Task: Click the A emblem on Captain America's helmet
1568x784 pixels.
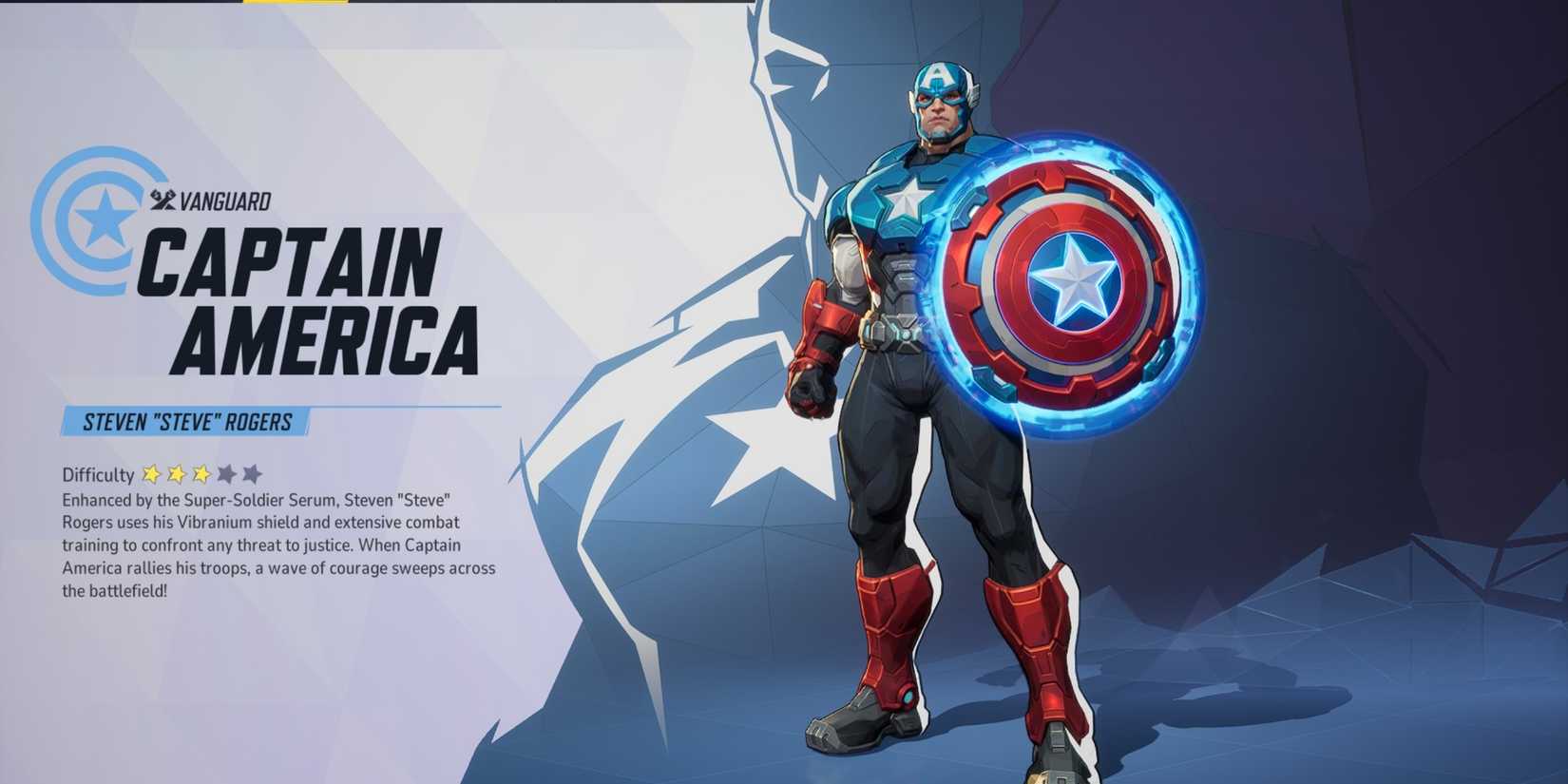Action: (937, 78)
